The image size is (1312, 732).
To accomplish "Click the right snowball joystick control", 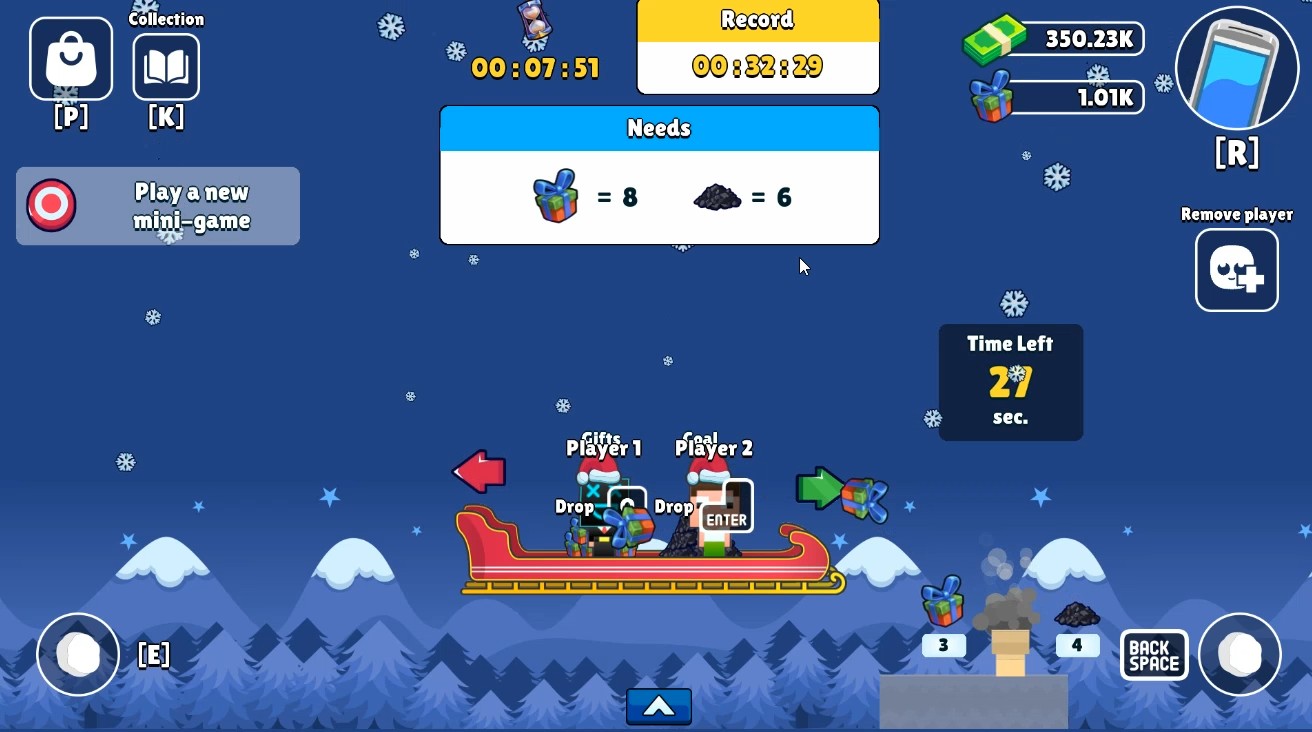I will point(1240,655).
